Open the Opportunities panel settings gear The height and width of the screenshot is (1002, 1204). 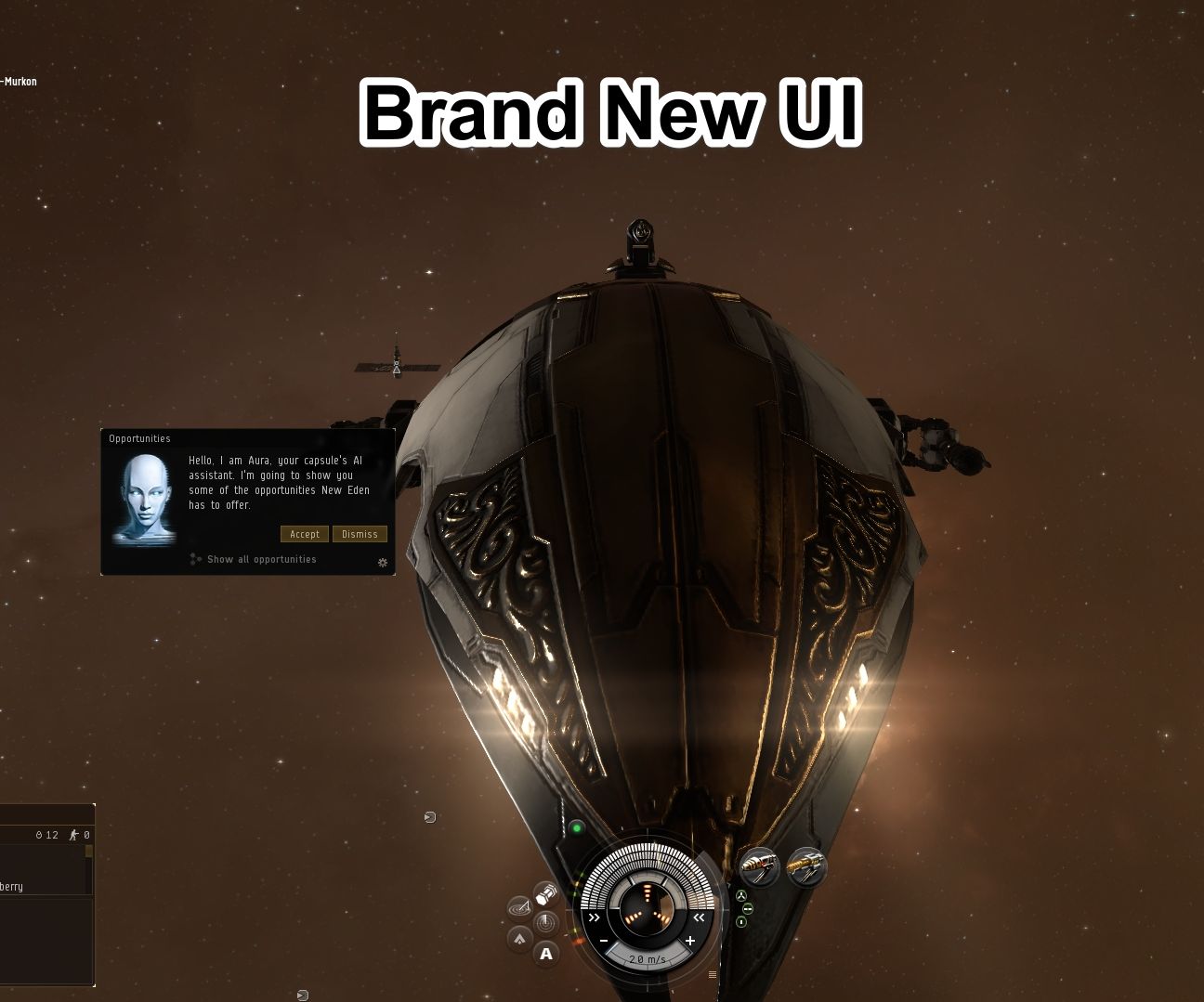[381, 563]
